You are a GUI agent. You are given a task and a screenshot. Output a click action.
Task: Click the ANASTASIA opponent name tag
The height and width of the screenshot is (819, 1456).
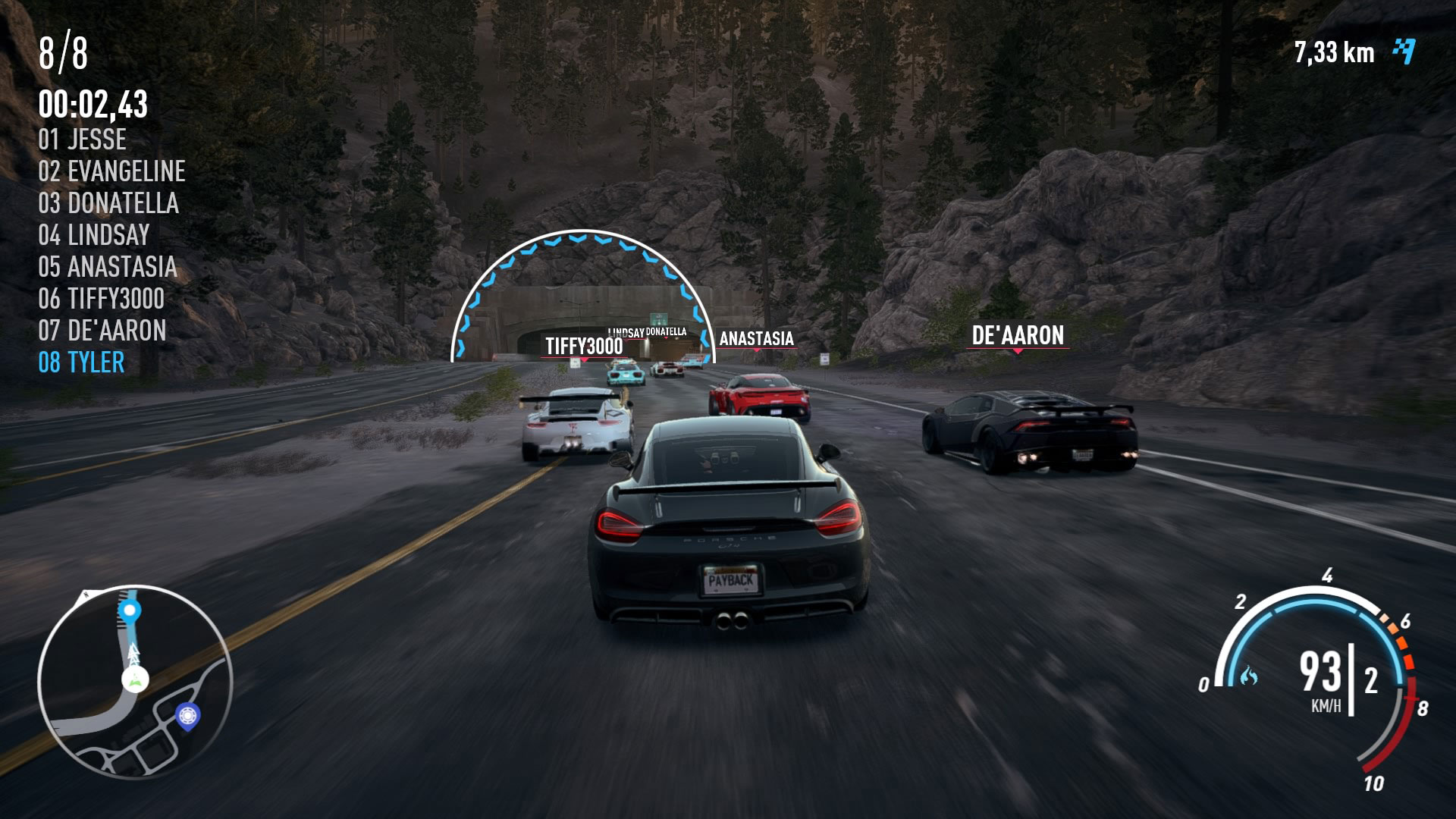click(x=756, y=339)
